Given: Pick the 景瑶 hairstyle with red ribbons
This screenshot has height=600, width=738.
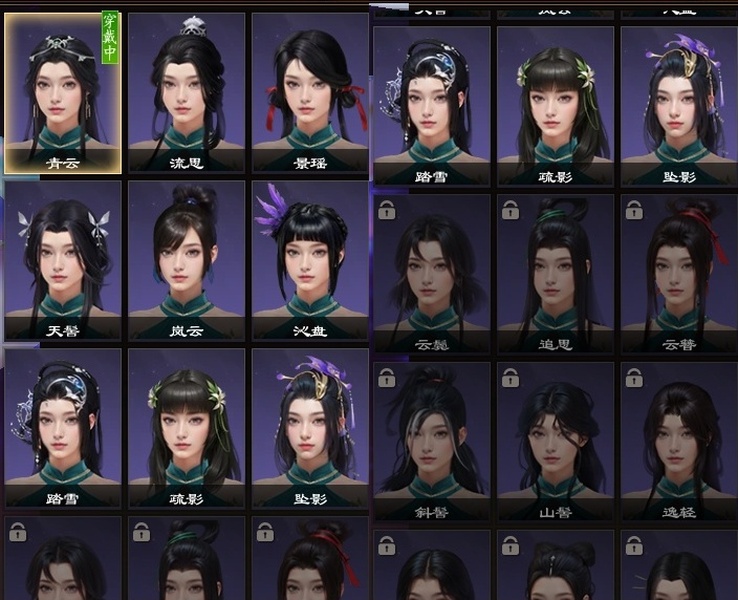Looking at the screenshot, I should [x=310, y=92].
